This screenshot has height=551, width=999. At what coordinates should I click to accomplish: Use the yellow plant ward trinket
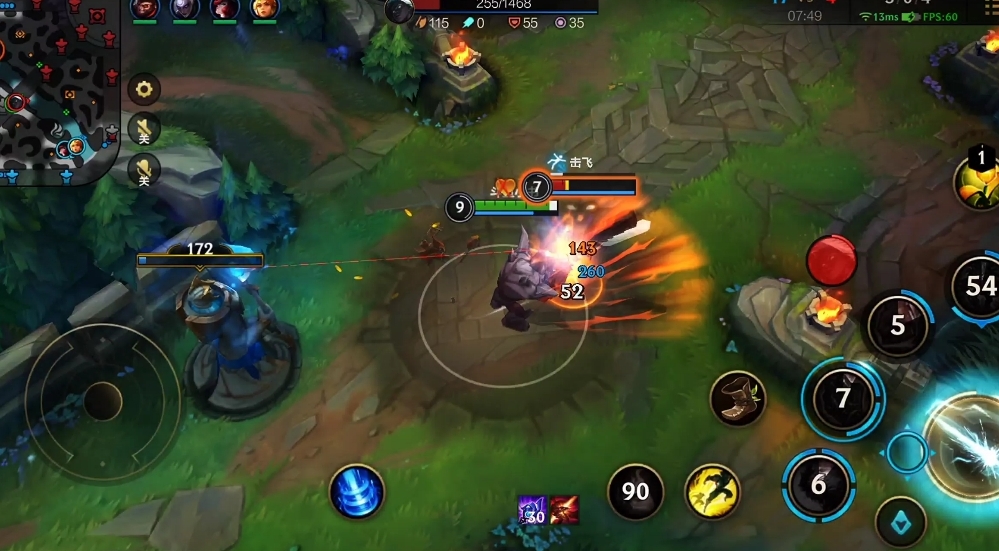click(x=978, y=180)
